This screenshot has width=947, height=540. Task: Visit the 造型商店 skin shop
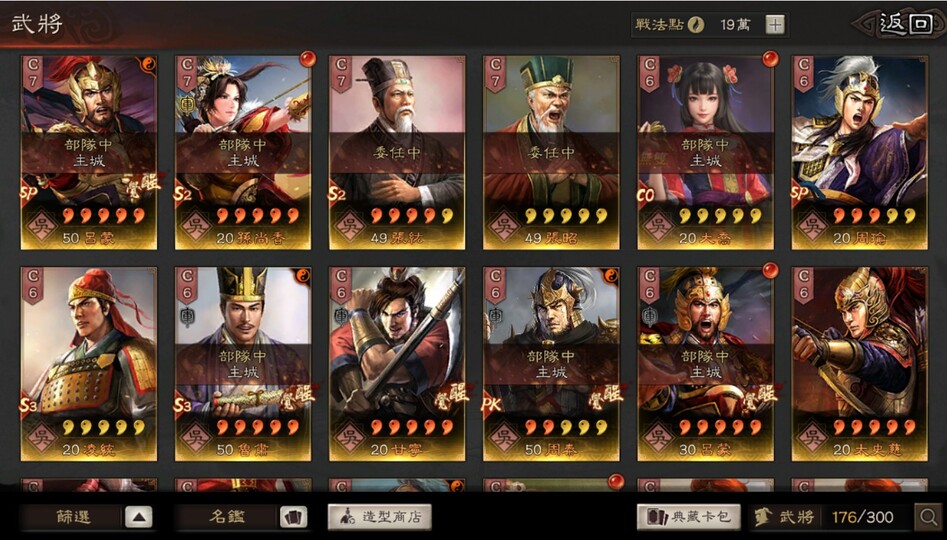point(380,517)
